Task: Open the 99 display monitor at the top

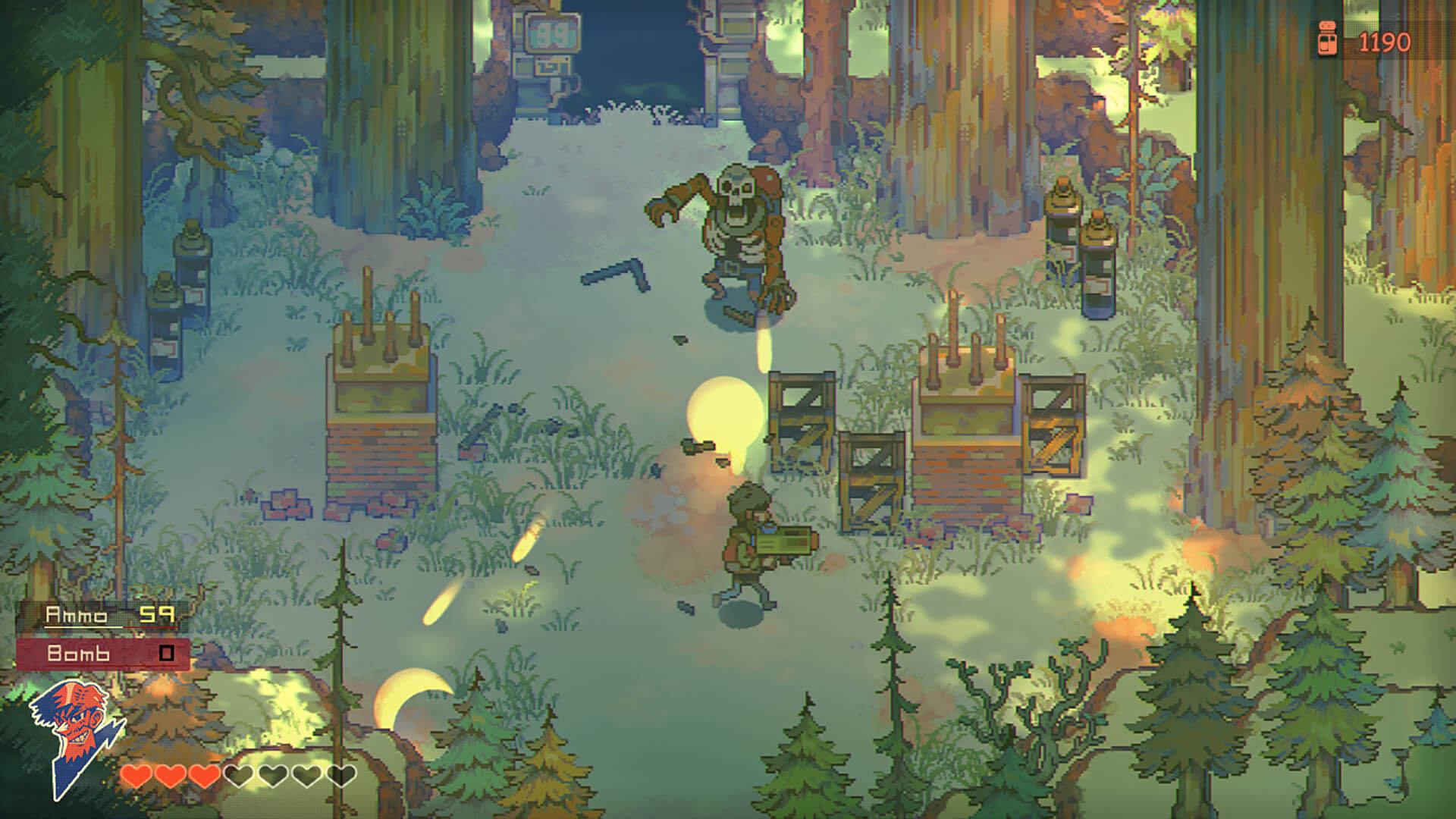Action: pyautogui.click(x=551, y=34)
